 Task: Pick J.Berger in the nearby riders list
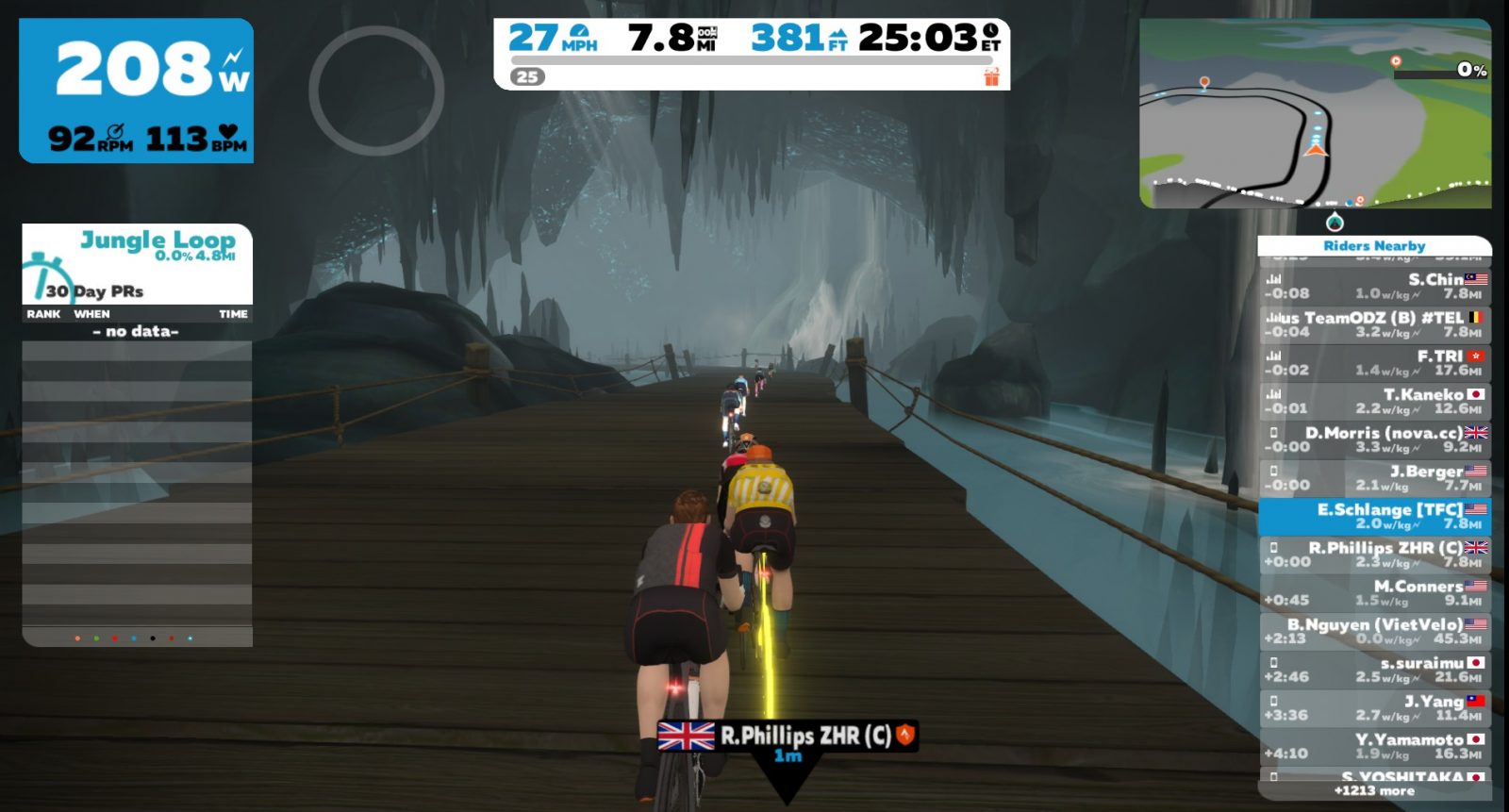(1374, 478)
